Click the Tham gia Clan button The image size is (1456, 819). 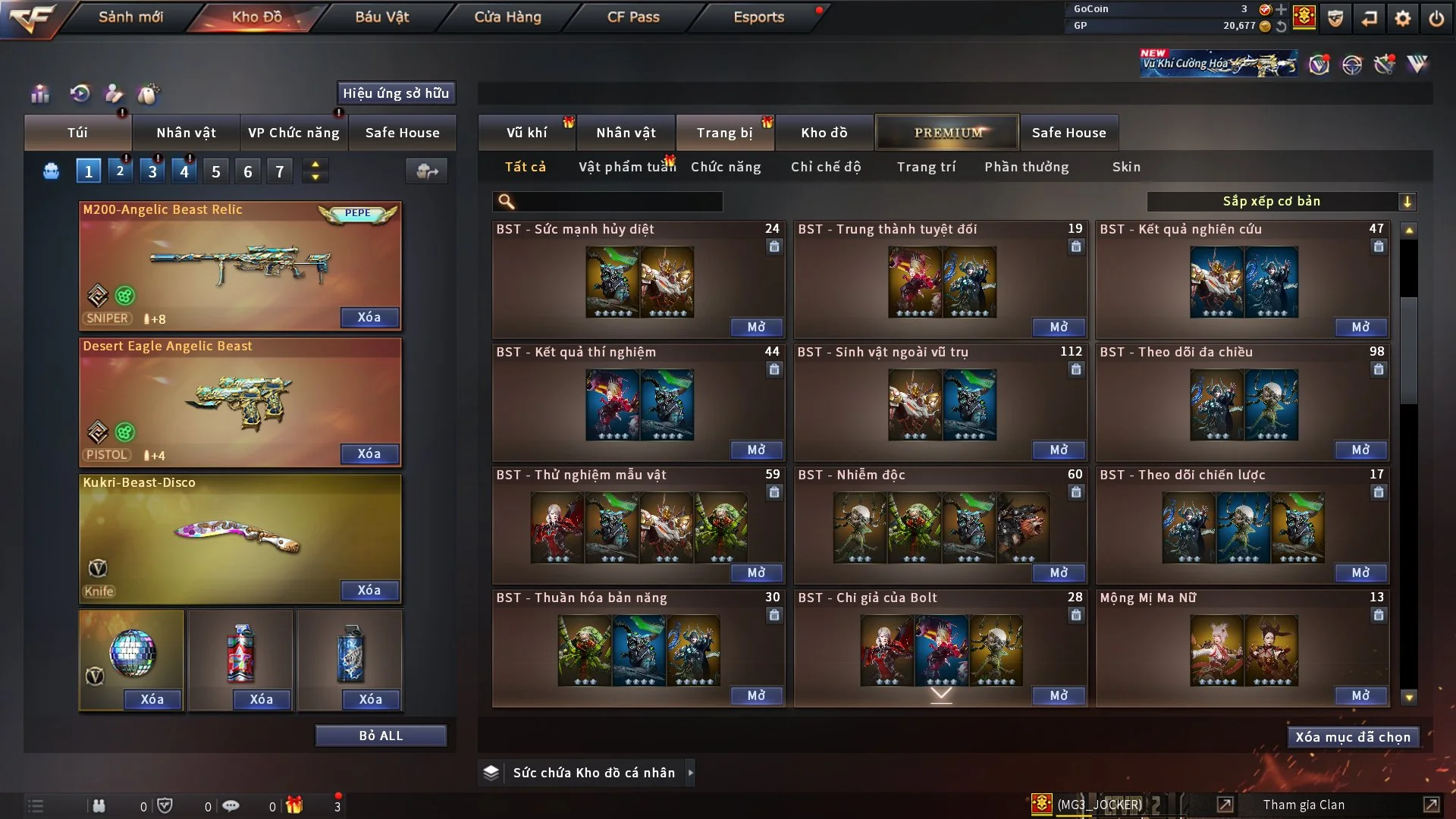click(1304, 805)
